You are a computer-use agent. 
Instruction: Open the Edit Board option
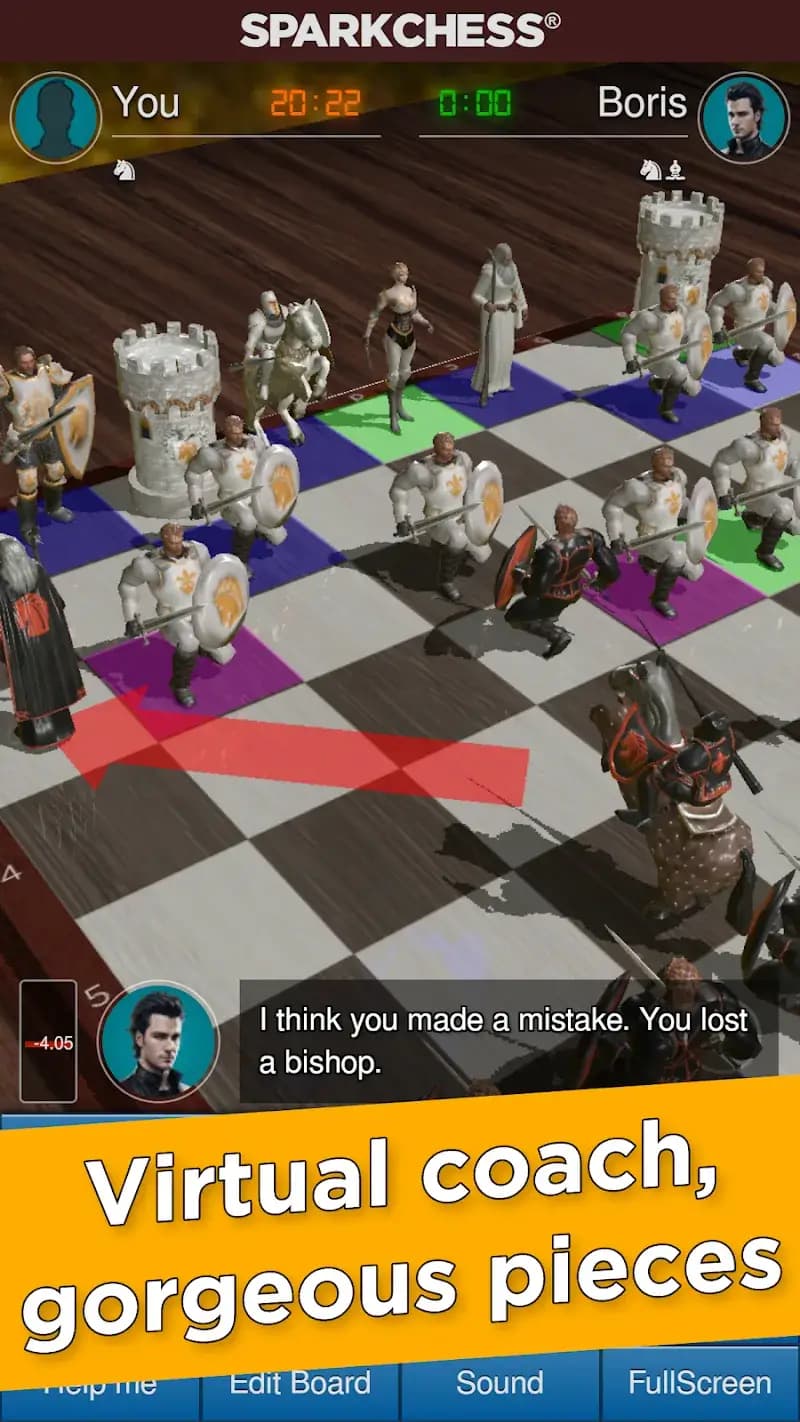(x=300, y=1385)
